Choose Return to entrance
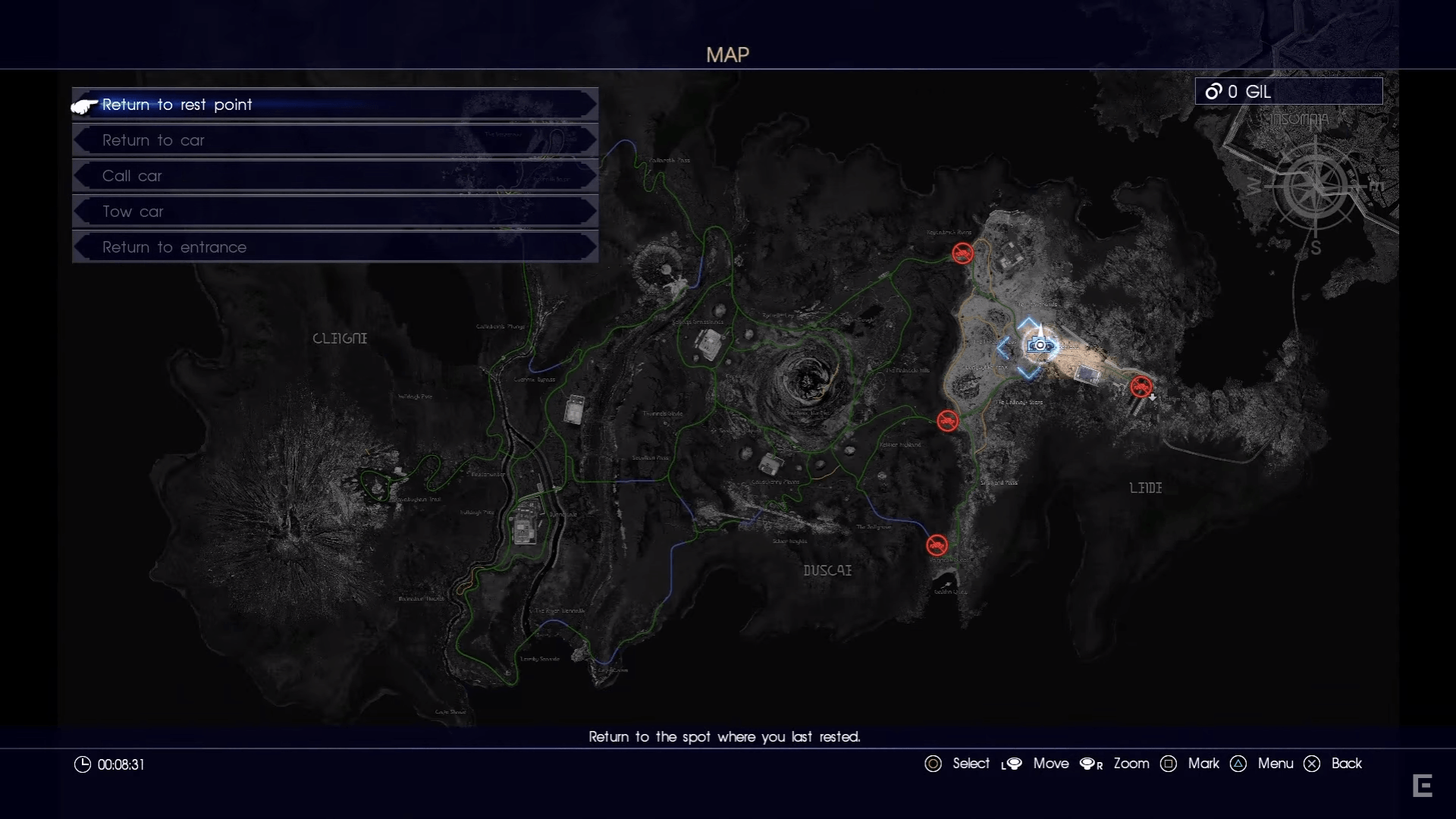Viewport: 1456px width, 819px height. [334, 247]
